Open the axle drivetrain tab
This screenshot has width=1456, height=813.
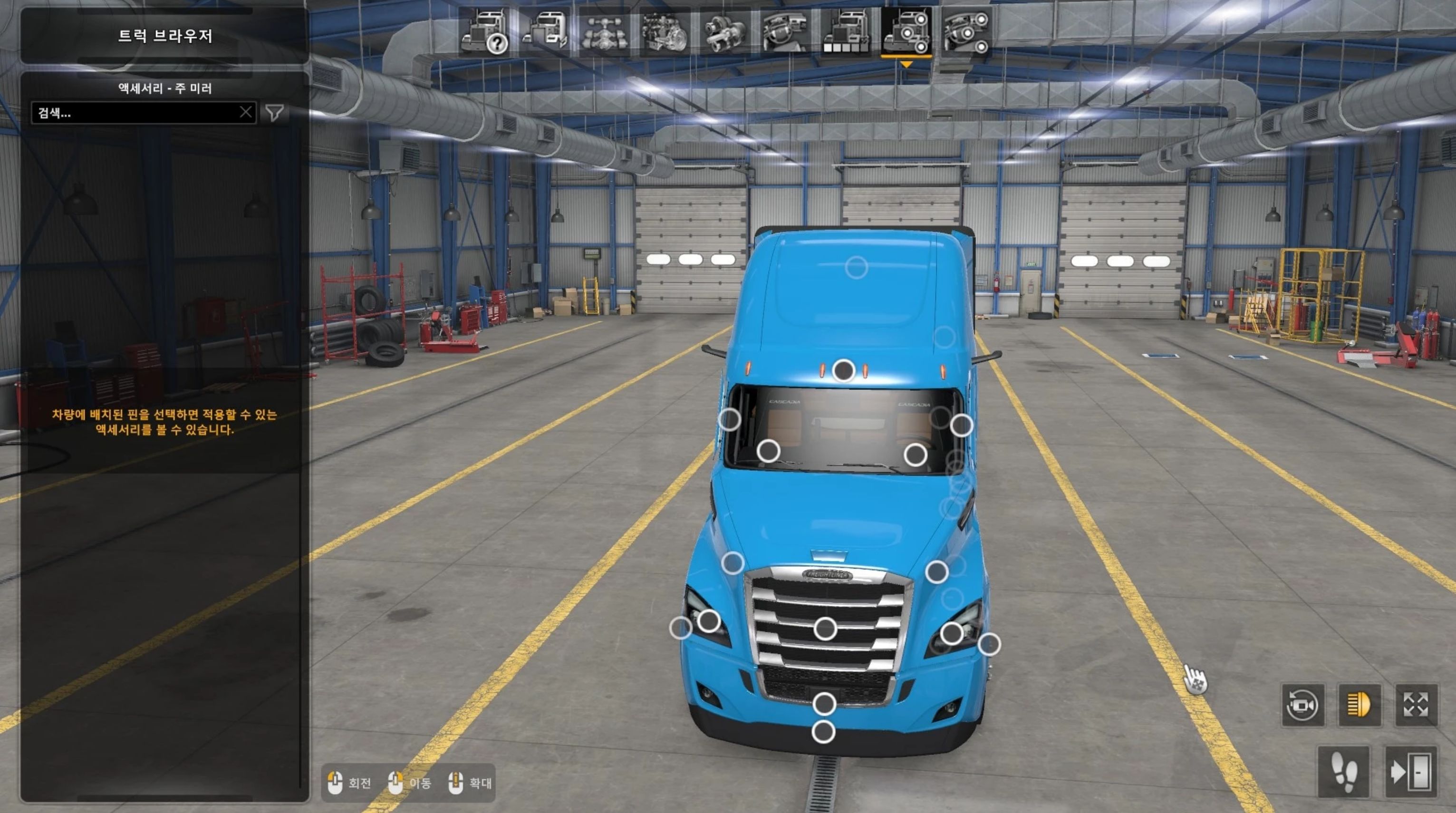click(605, 32)
